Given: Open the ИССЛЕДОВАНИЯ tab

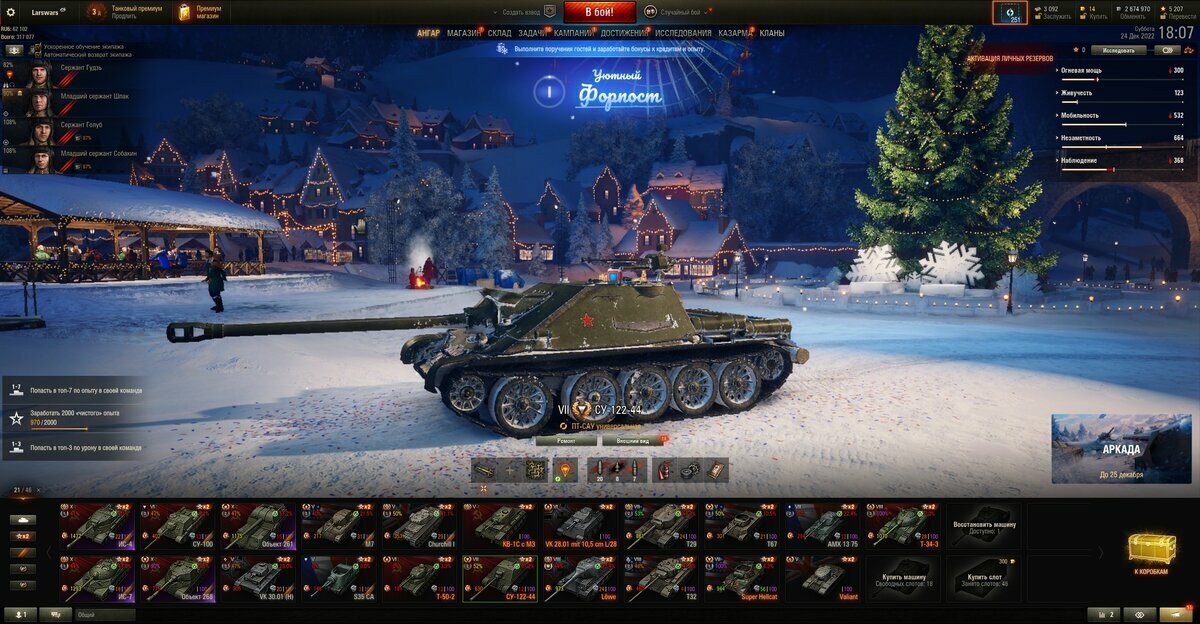Looking at the screenshot, I should tap(683, 33).
